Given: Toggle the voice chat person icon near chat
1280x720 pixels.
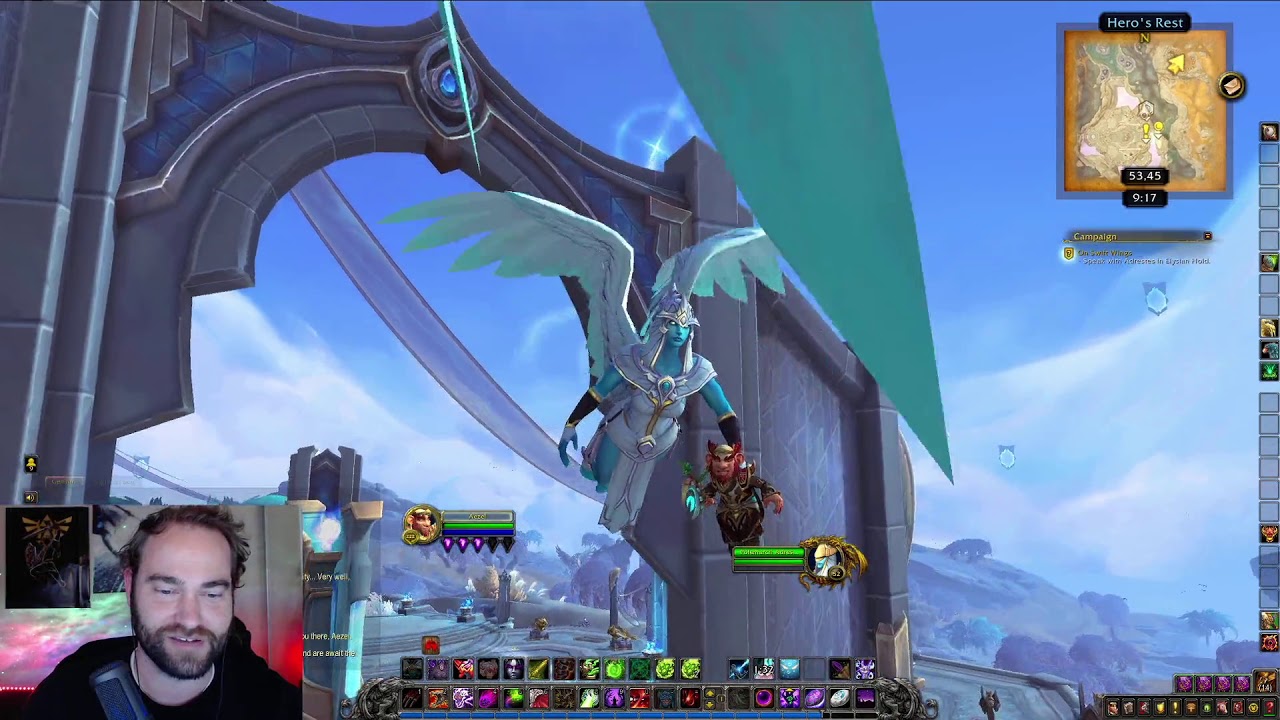Looking at the screenshot, I should 30,464.
